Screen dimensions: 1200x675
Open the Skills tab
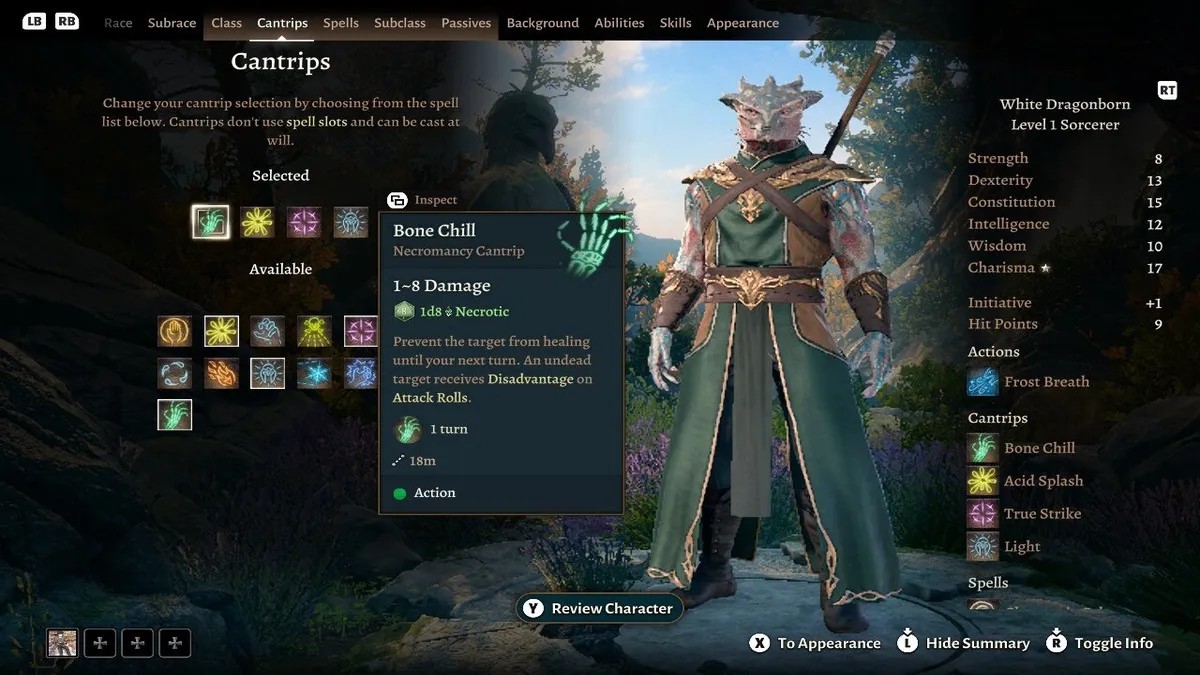coord(676,23)
